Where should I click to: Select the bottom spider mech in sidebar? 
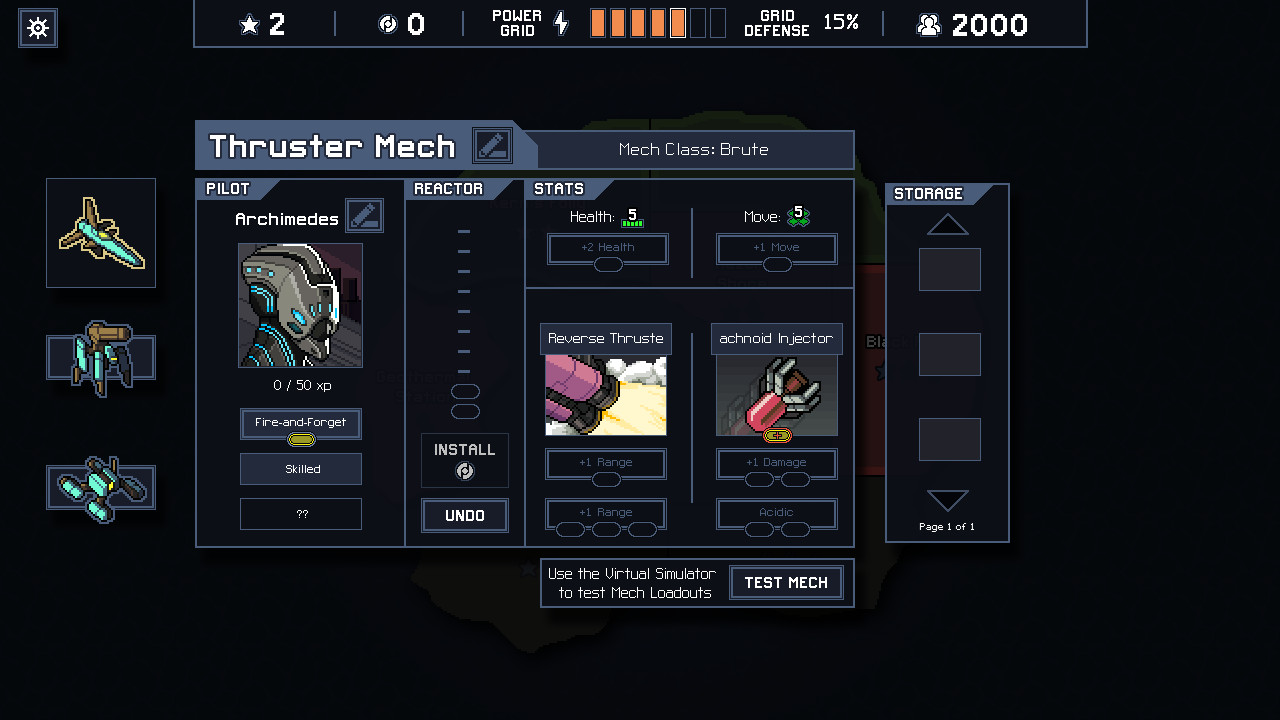point(100,487)
